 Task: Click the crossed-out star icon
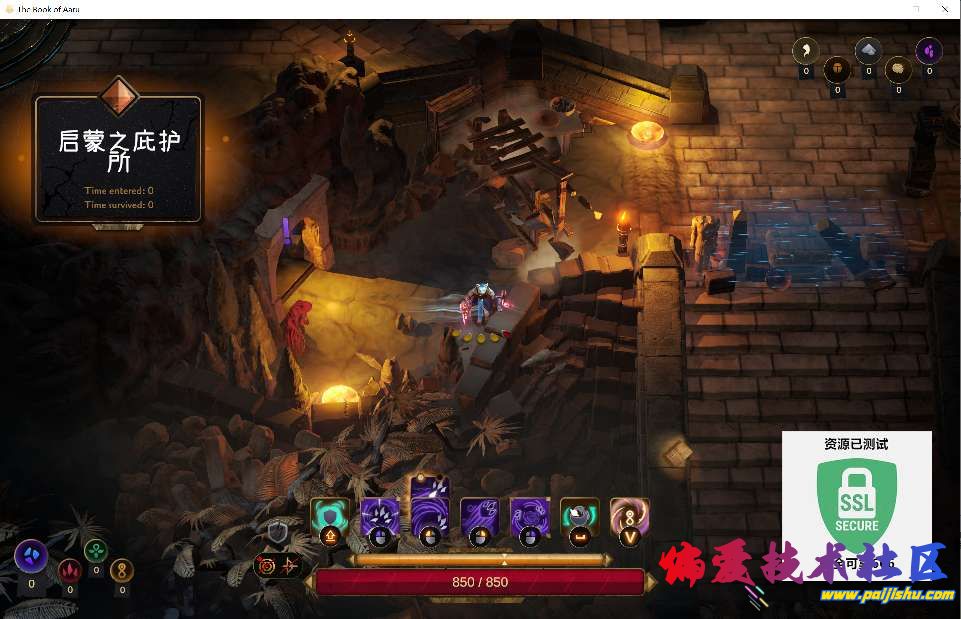[x=290, y=565]
